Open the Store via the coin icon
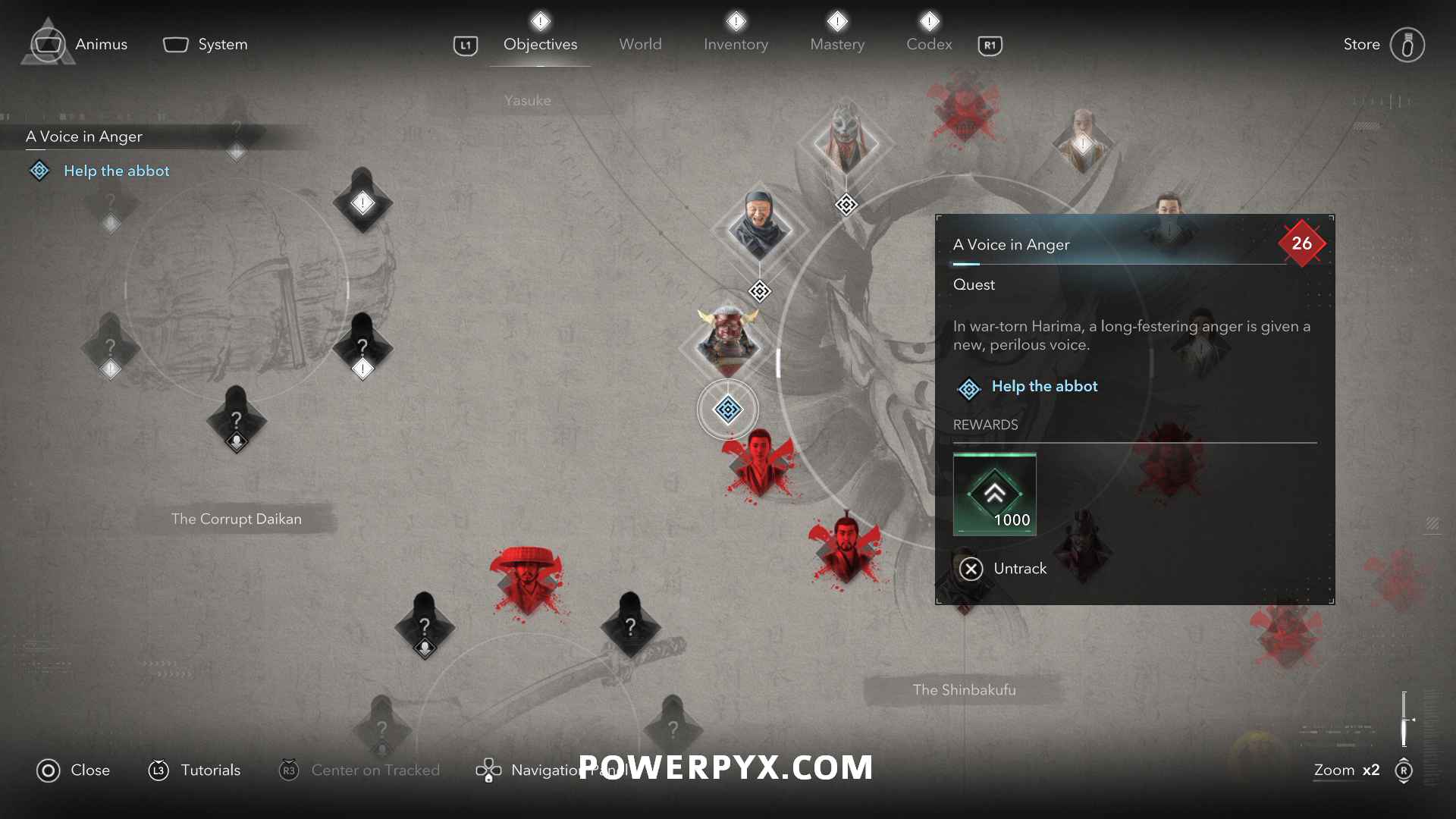 click(1408, 44)
